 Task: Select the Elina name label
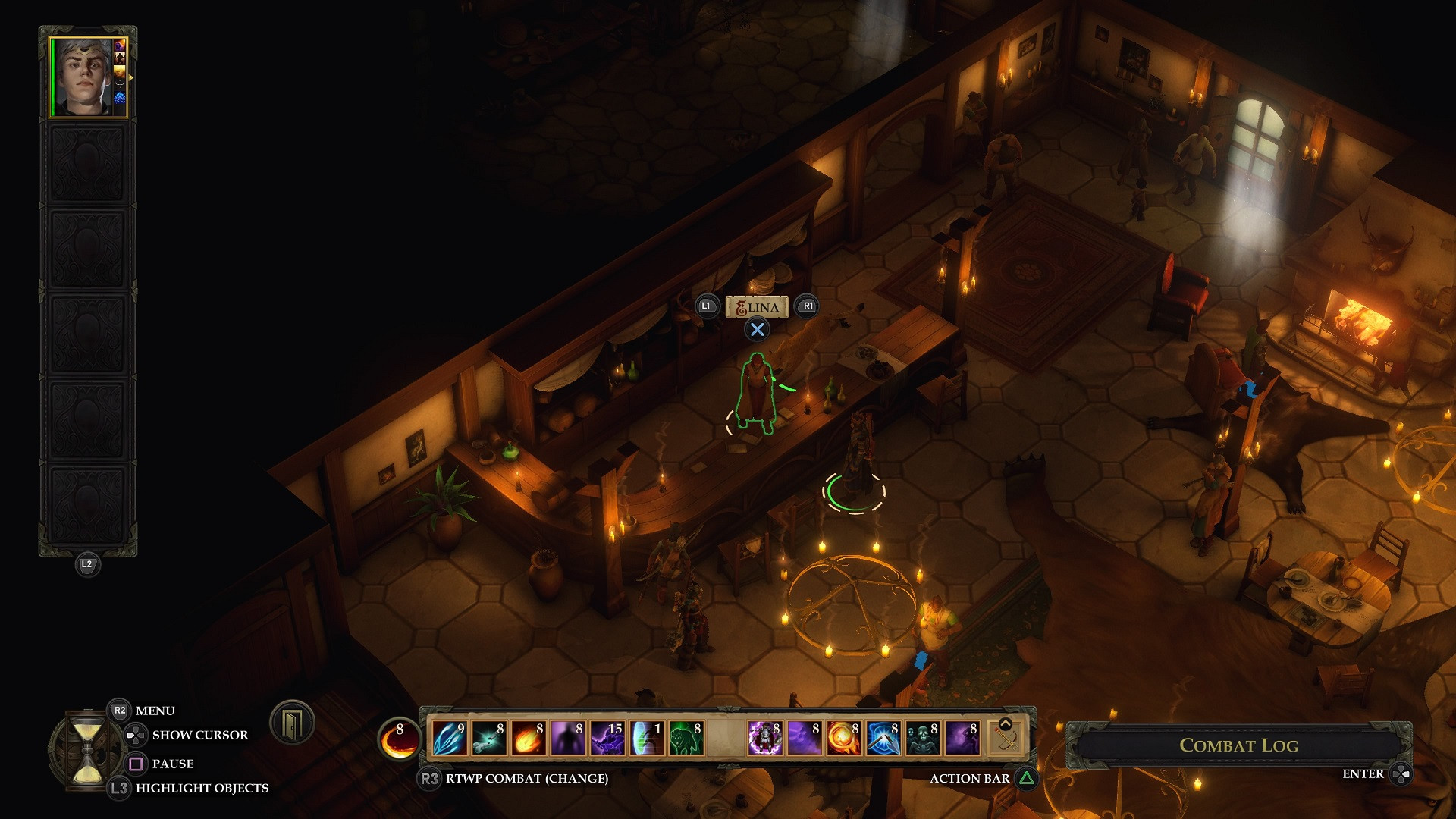757,307
